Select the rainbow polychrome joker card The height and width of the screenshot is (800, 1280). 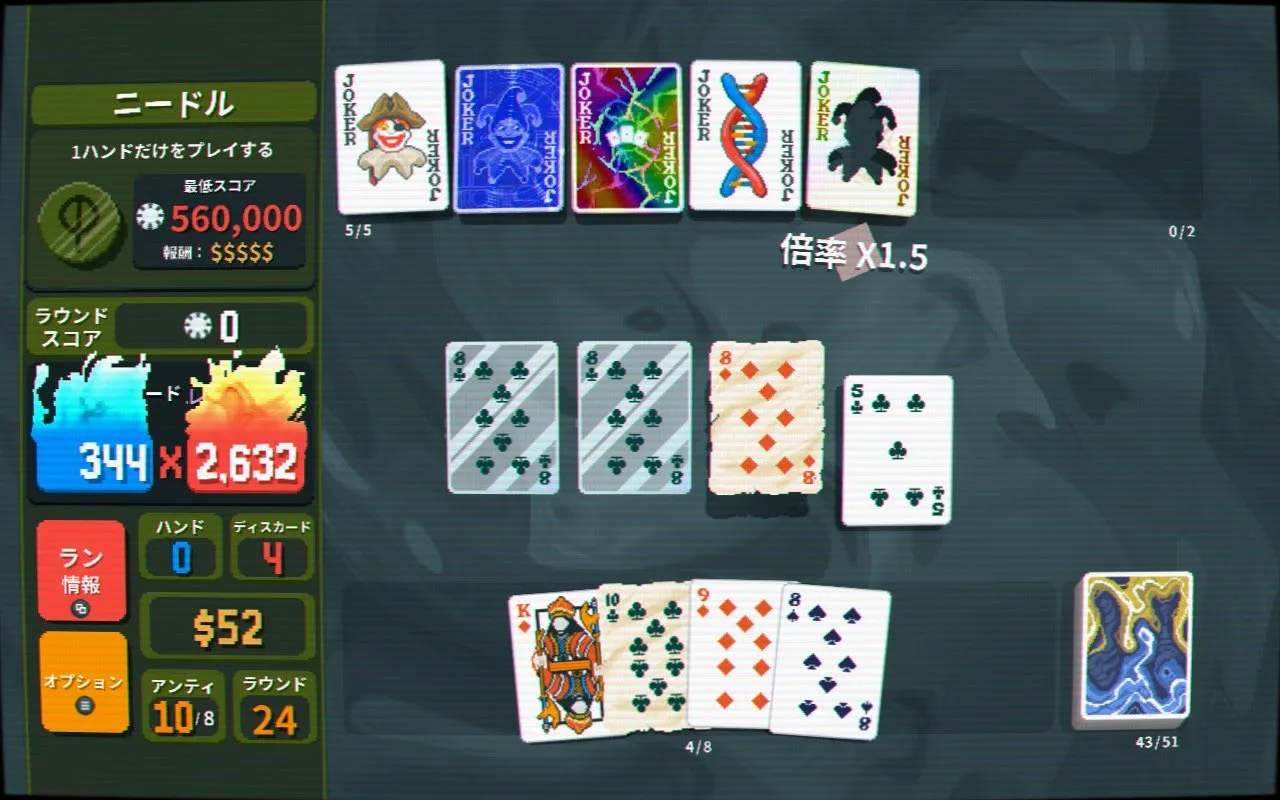[626, 138]
